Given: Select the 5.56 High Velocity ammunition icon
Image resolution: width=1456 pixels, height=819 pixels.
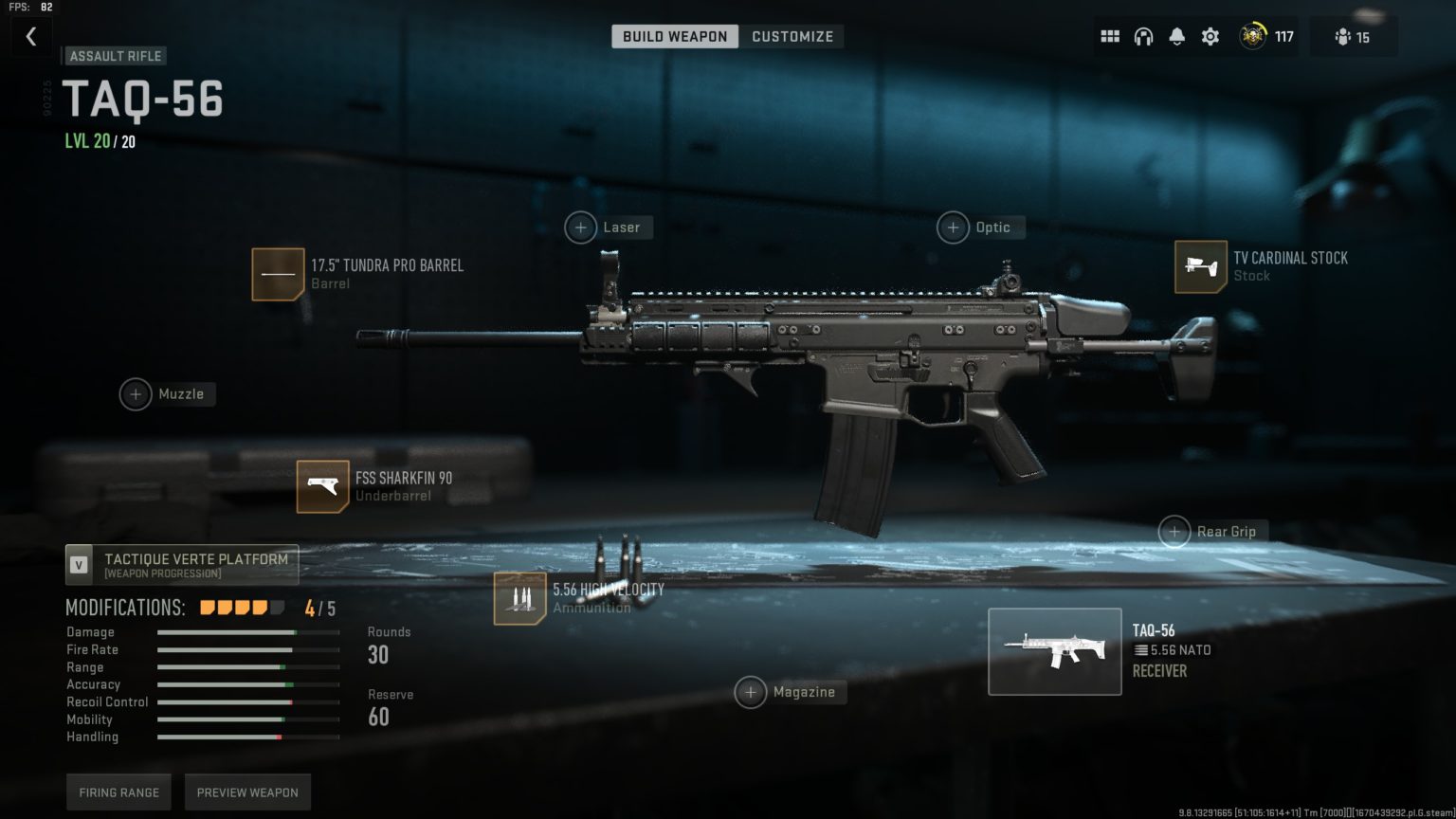Looking at the screenshot, I should tap(519, 599).
